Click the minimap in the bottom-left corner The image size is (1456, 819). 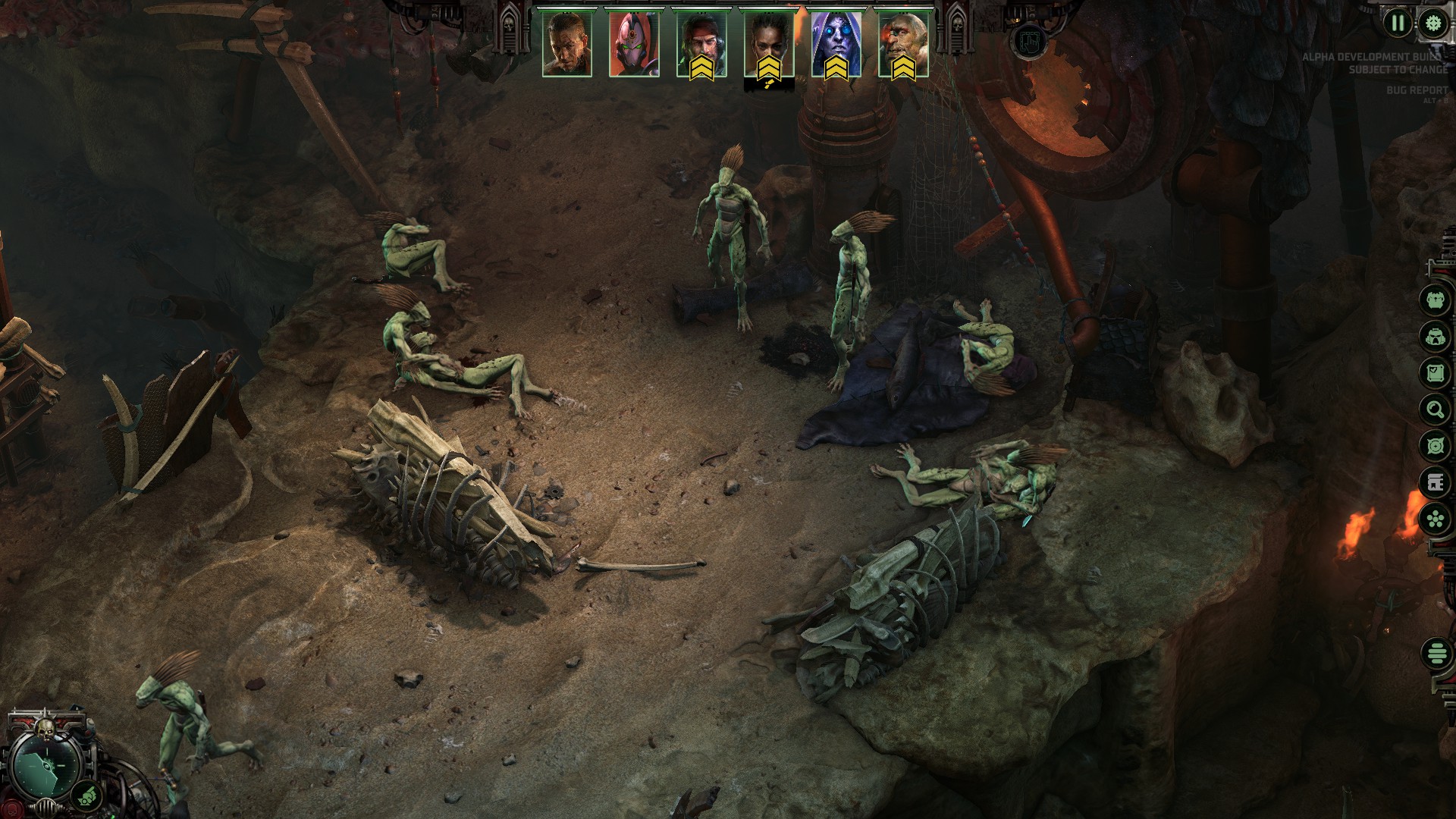46,767
